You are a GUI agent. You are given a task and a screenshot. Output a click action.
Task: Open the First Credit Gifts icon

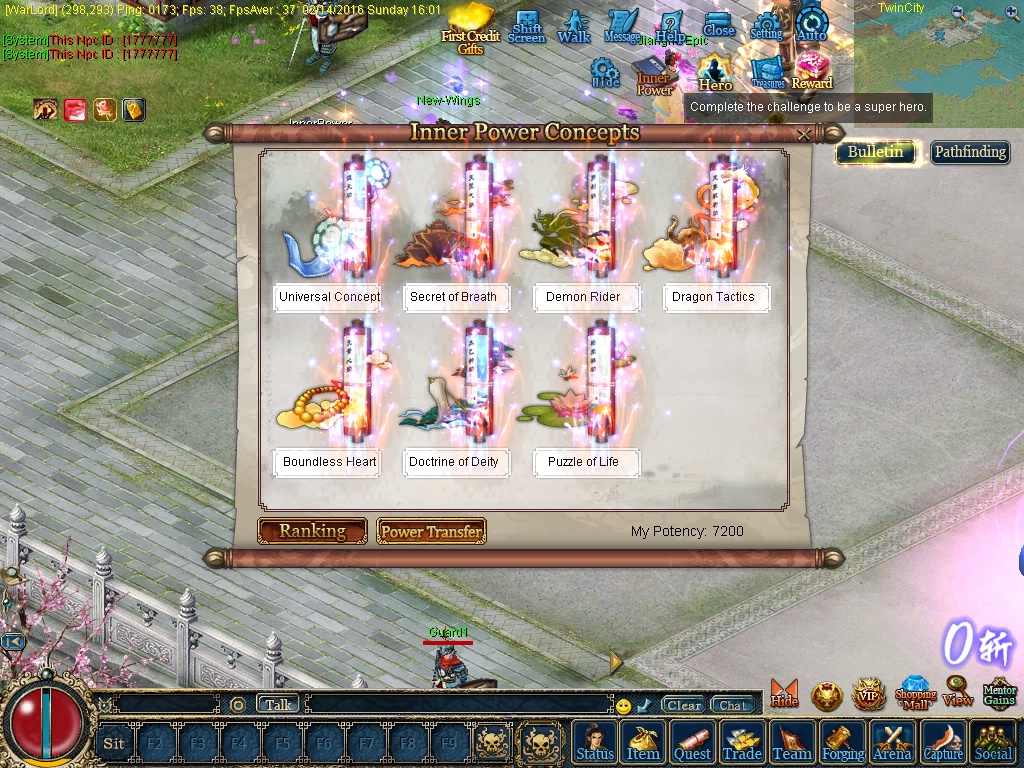point(470,28)
